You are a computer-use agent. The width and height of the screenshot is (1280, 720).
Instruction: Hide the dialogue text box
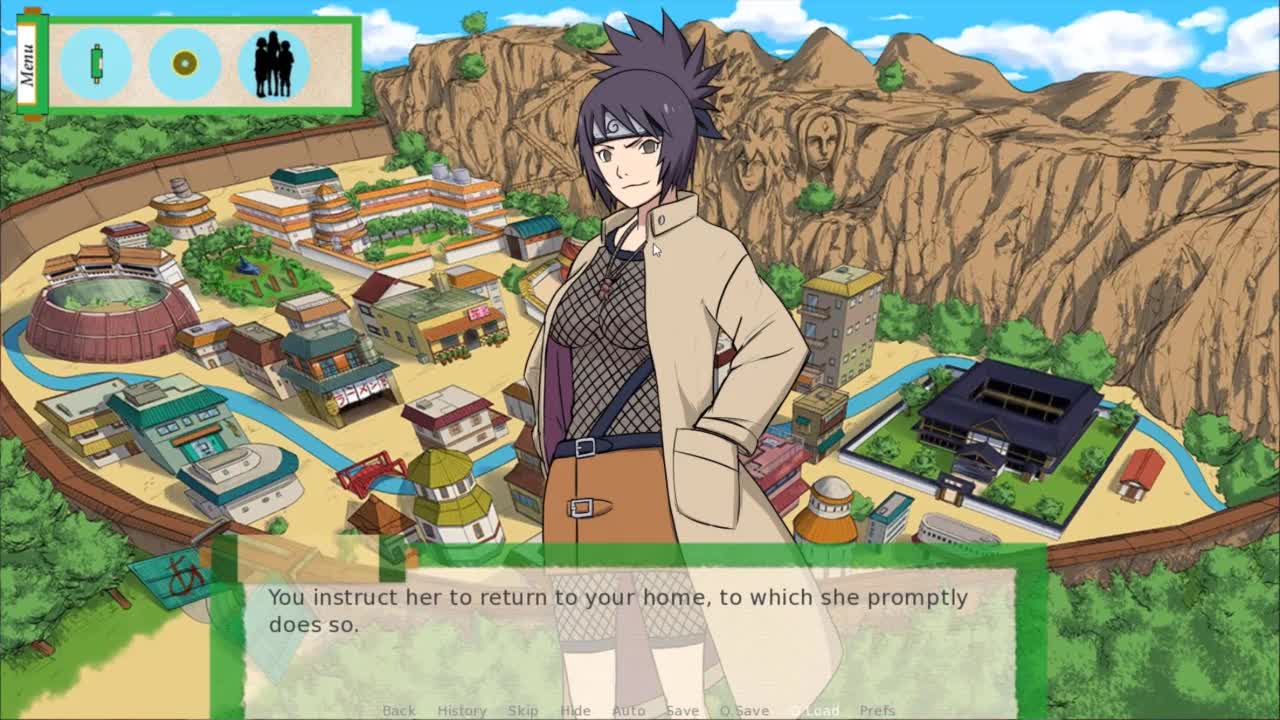[575, 711]
